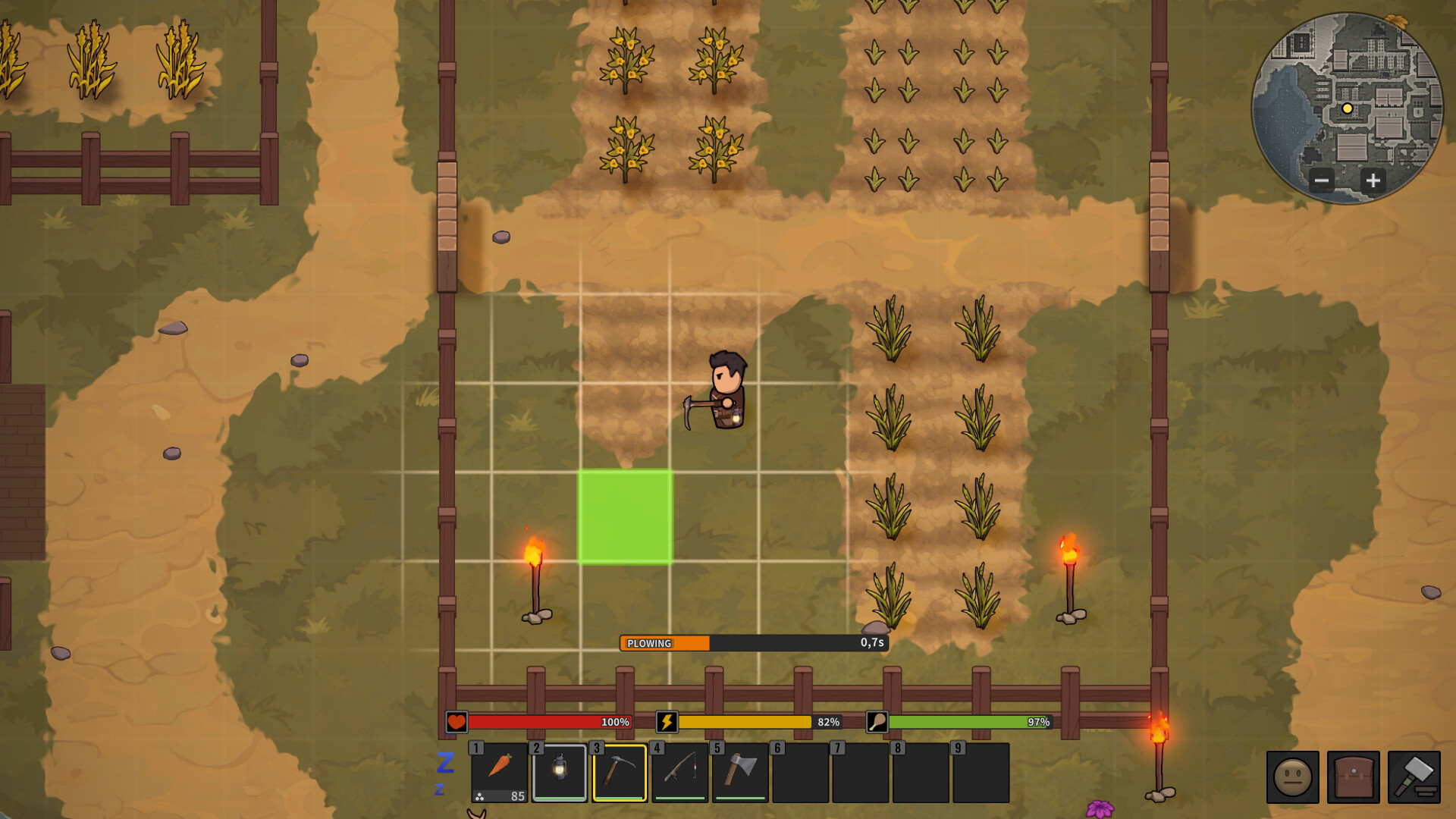1456x819 pixels.
Task: Click the drumstick hunger icon
Action: point(877,723)
